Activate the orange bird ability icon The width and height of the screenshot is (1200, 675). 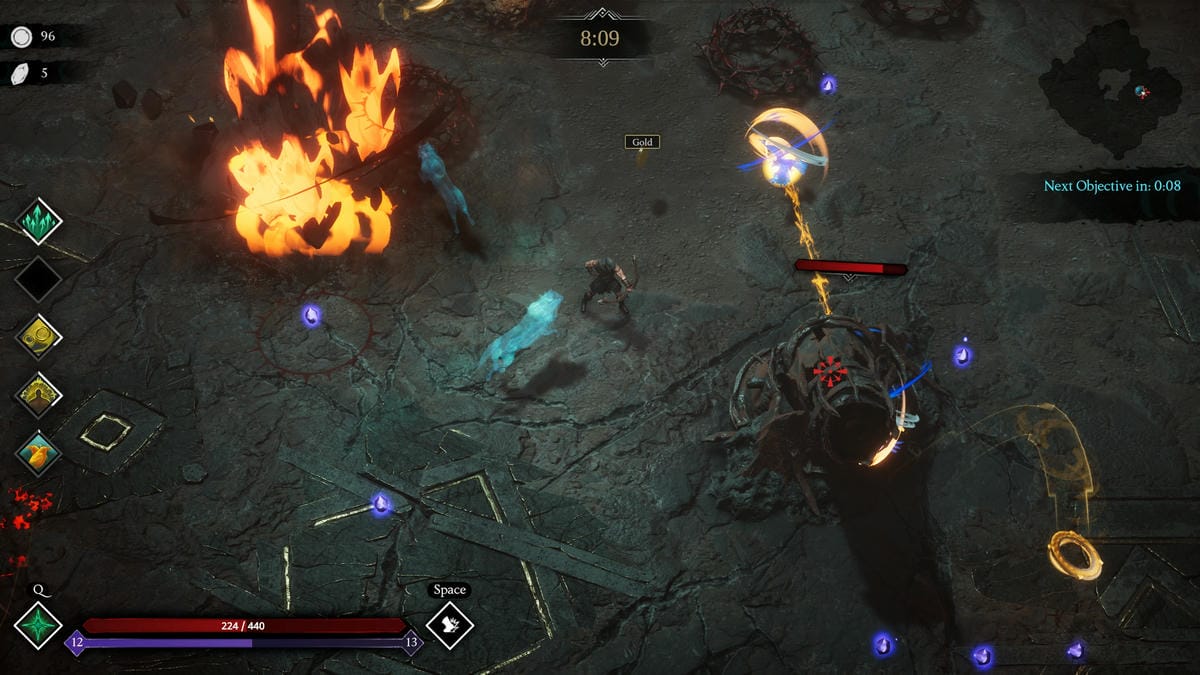point(39,453)
